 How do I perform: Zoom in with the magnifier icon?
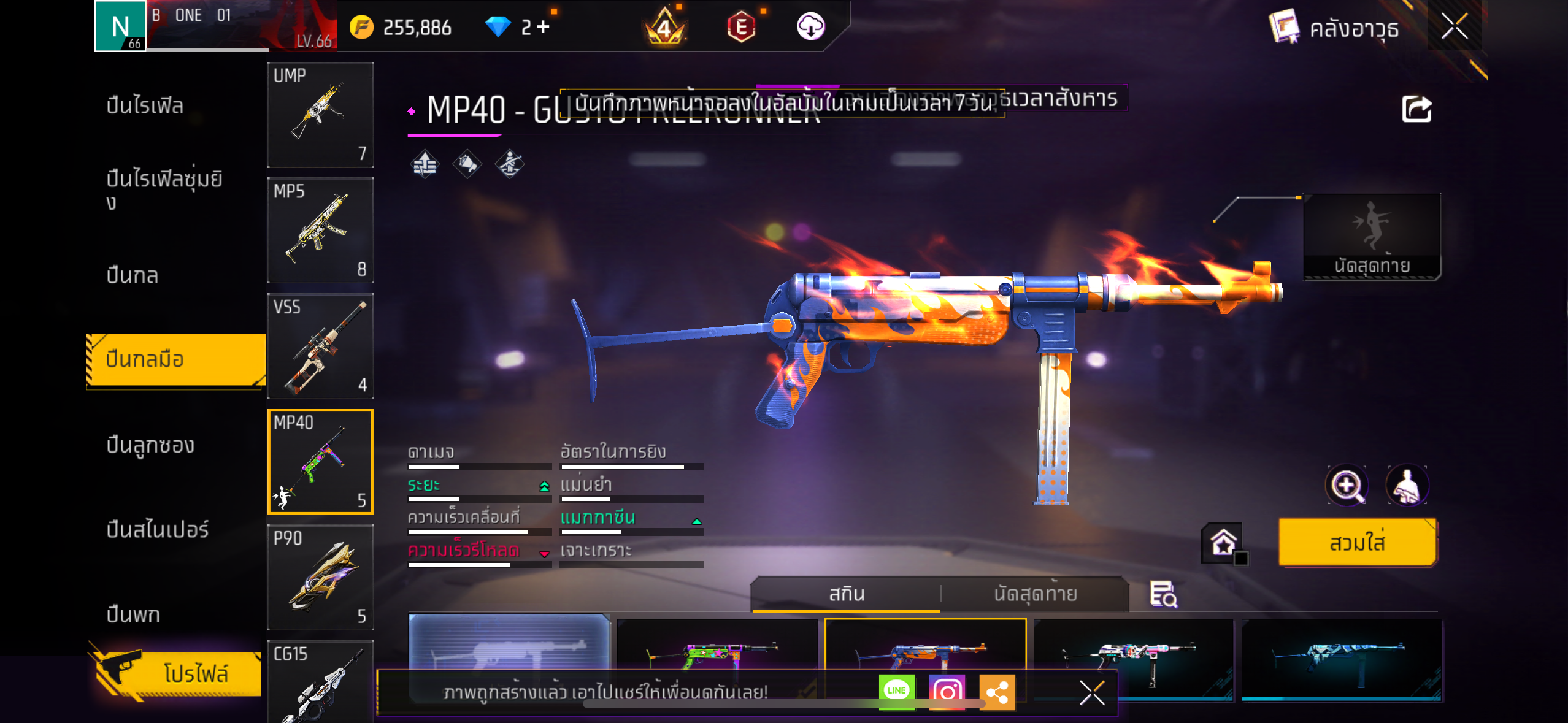[x=1347, y=486]
